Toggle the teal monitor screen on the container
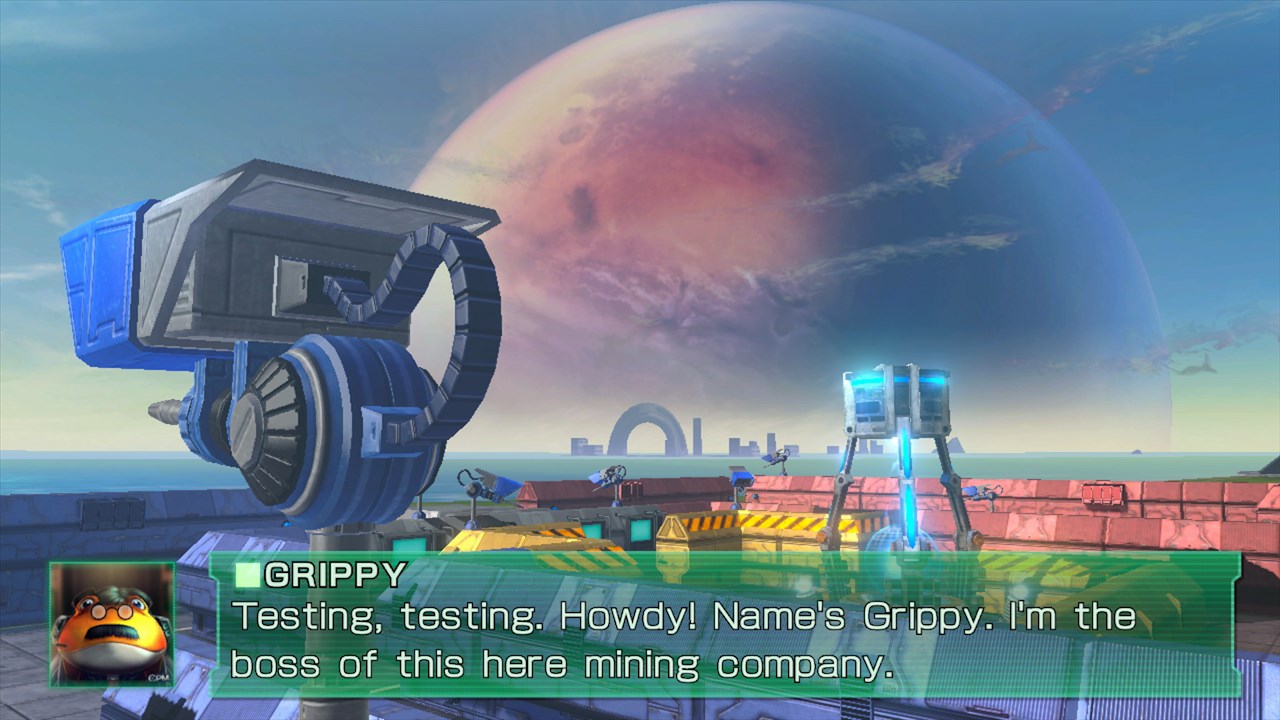This screenshot has width=1280, height=720. tap(592, 532)
